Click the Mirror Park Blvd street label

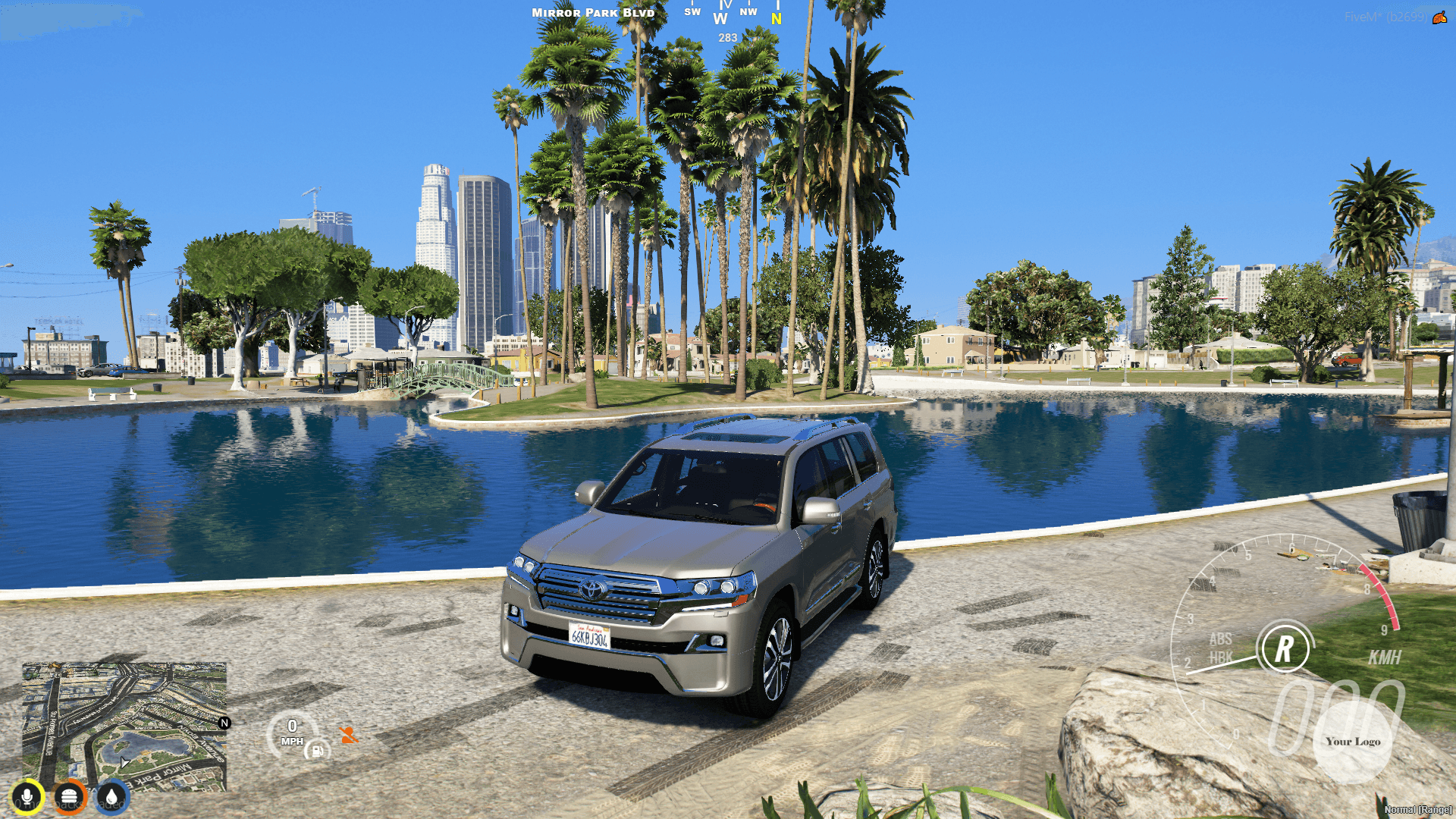click(593, 12)
